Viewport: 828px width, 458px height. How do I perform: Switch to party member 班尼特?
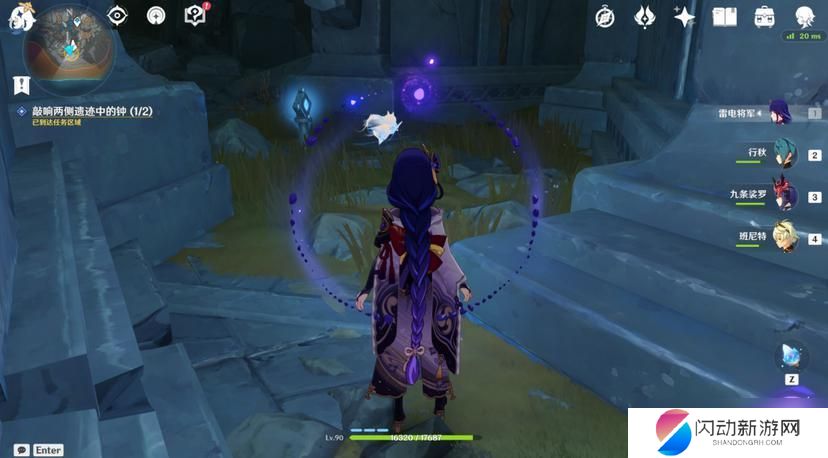[783, 237]
